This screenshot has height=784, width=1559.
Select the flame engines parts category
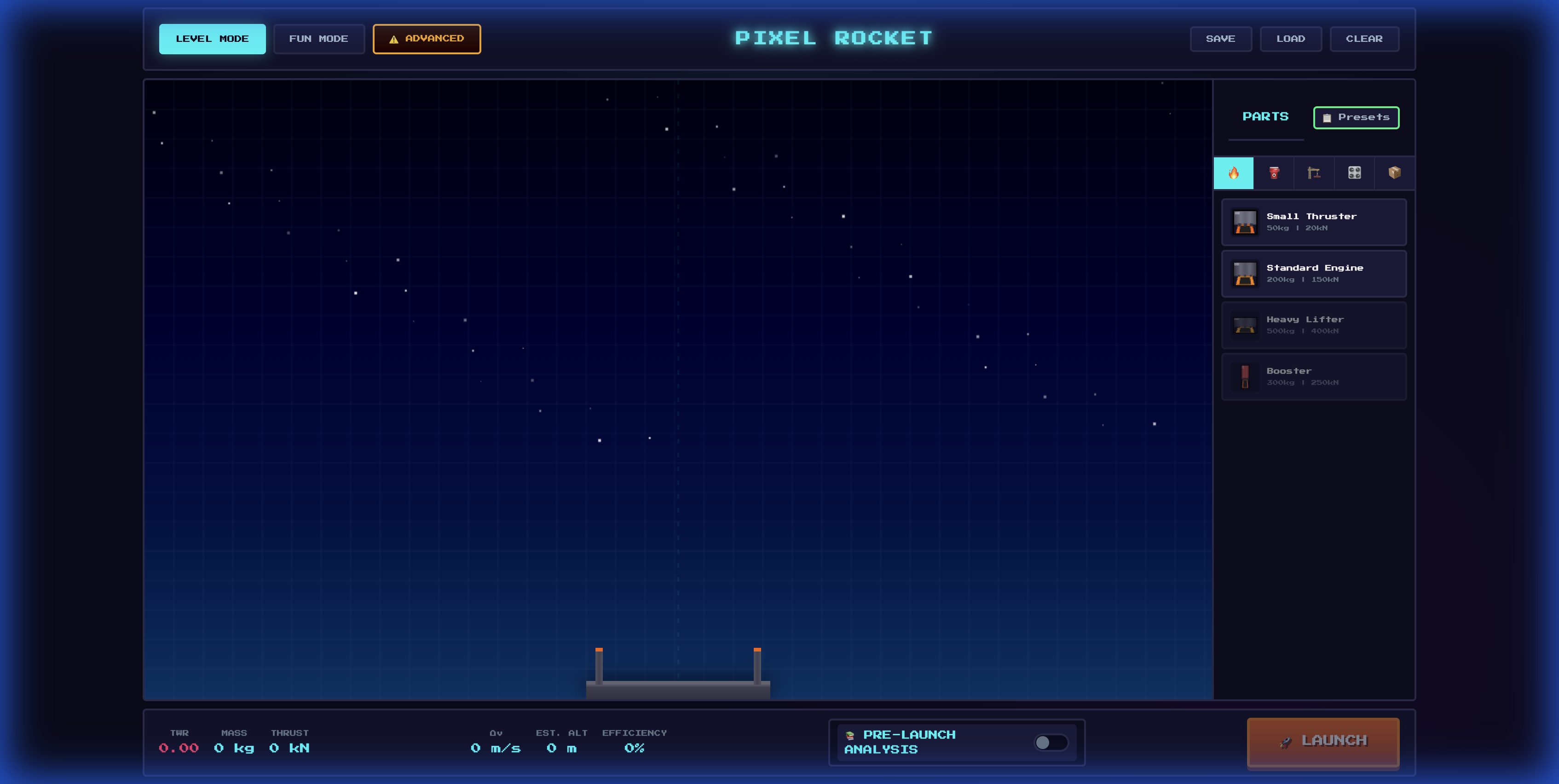[x=1234, y=173]
